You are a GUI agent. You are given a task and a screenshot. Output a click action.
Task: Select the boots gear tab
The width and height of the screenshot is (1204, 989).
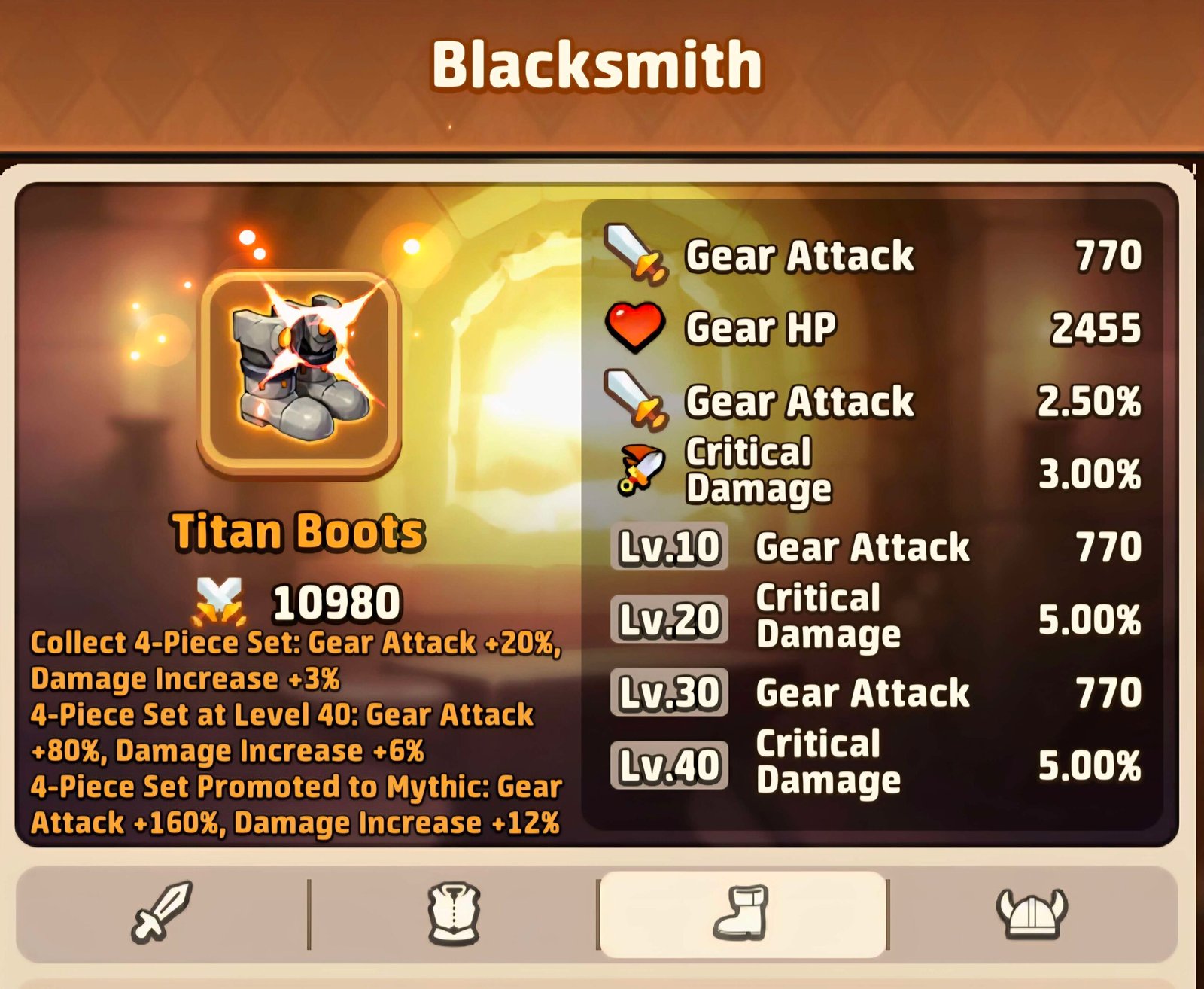coord(742,913)
